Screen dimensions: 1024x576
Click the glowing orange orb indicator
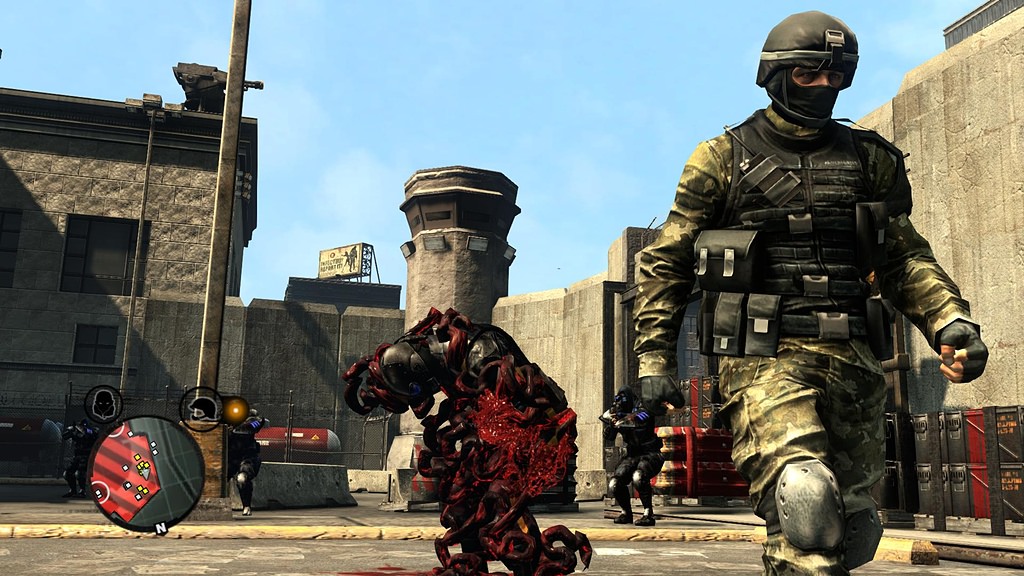[x=236, y=410]
